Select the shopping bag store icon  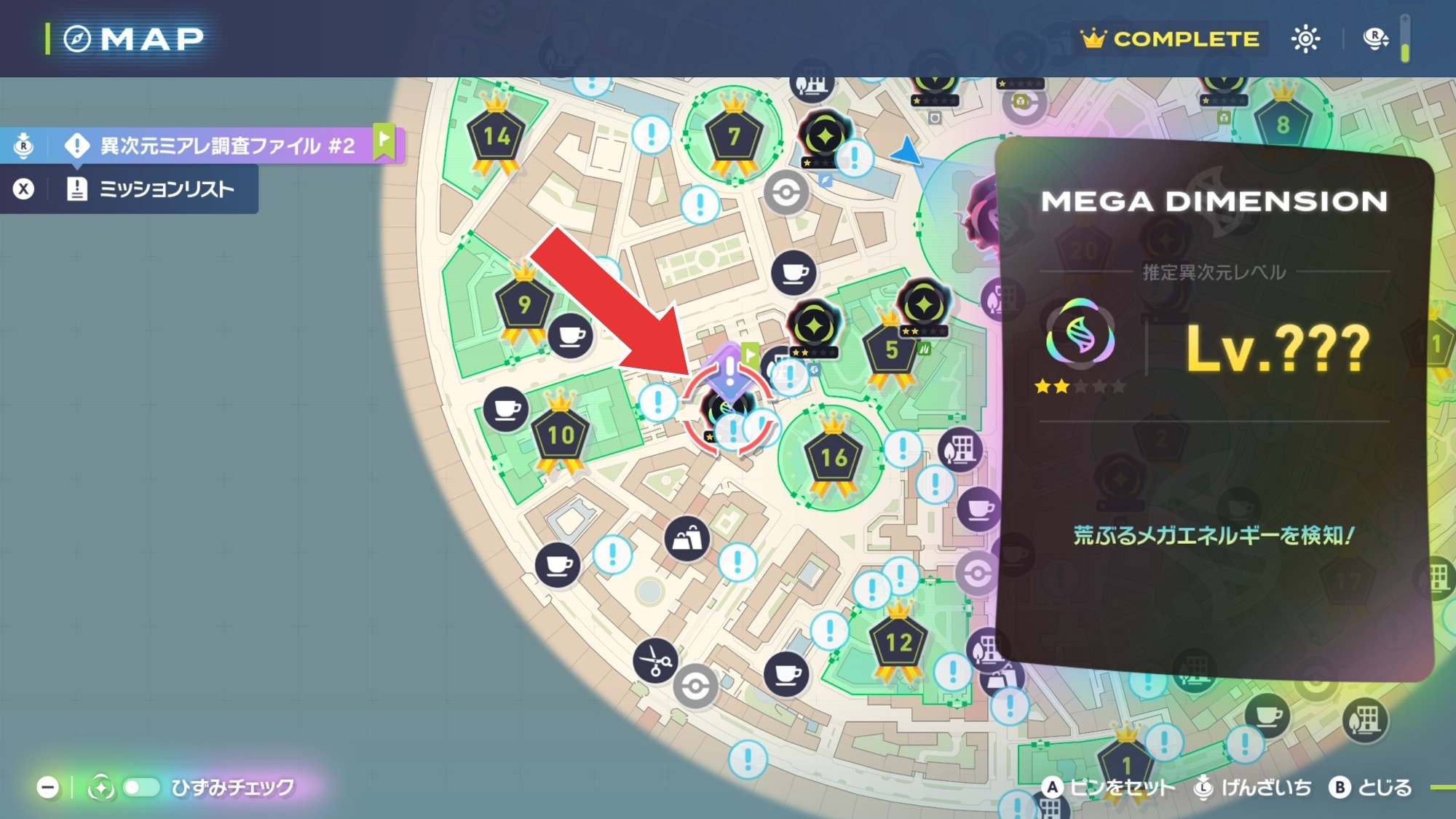point(687,539)
